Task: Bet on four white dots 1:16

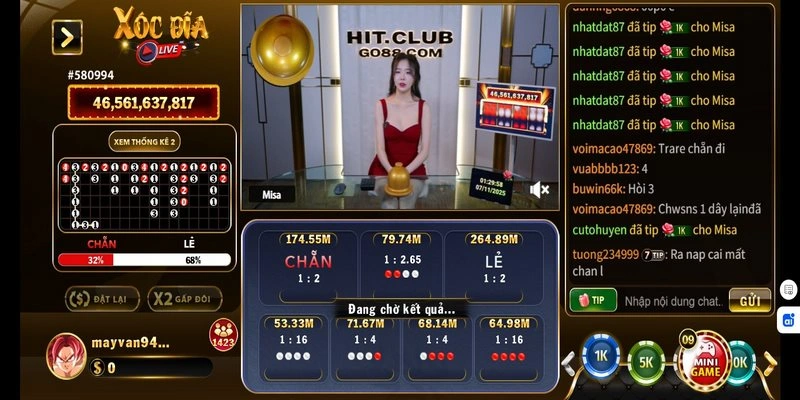Action: tap(293, 343)
